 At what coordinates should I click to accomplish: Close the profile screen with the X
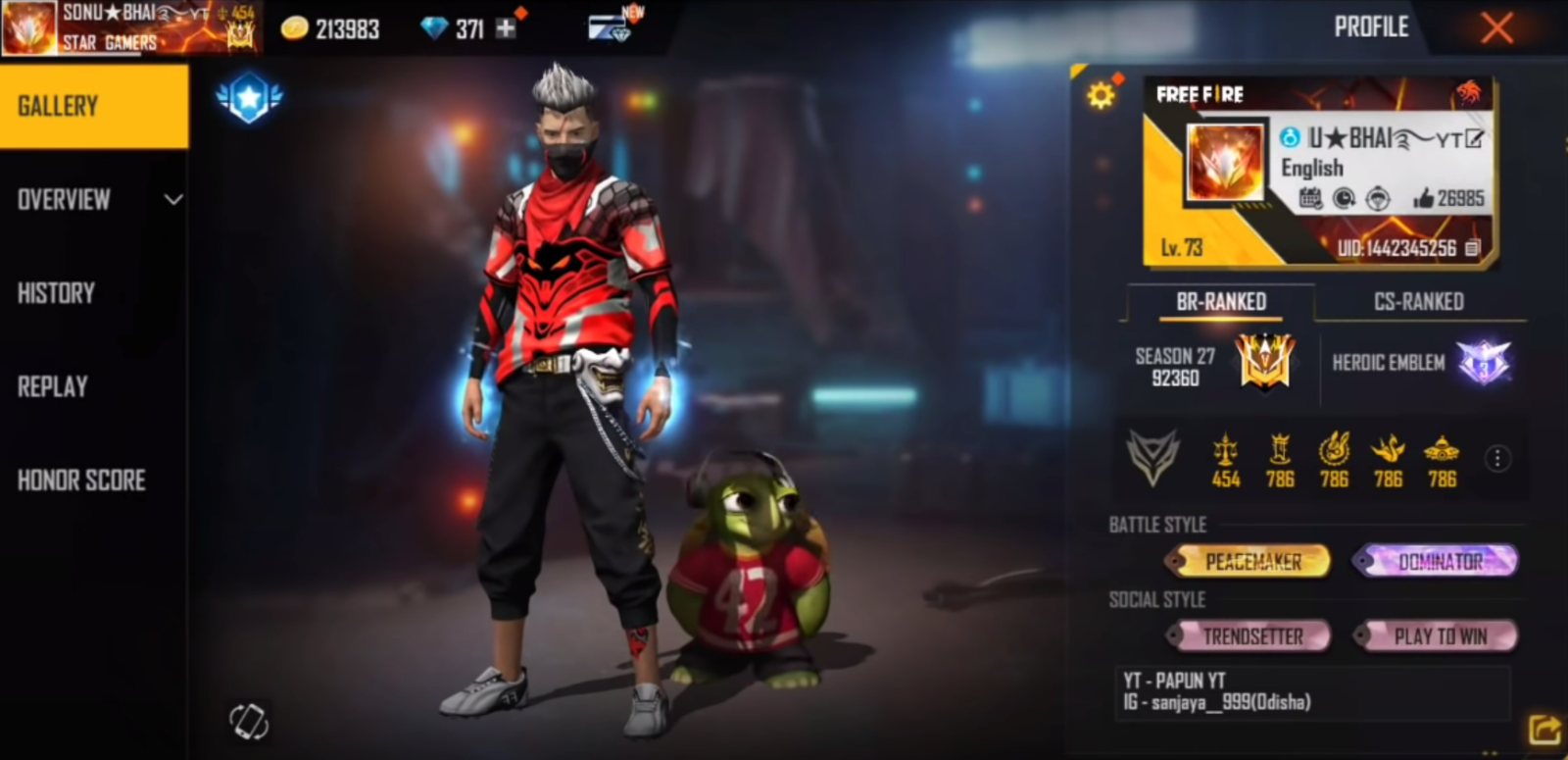click(1496, 27)
